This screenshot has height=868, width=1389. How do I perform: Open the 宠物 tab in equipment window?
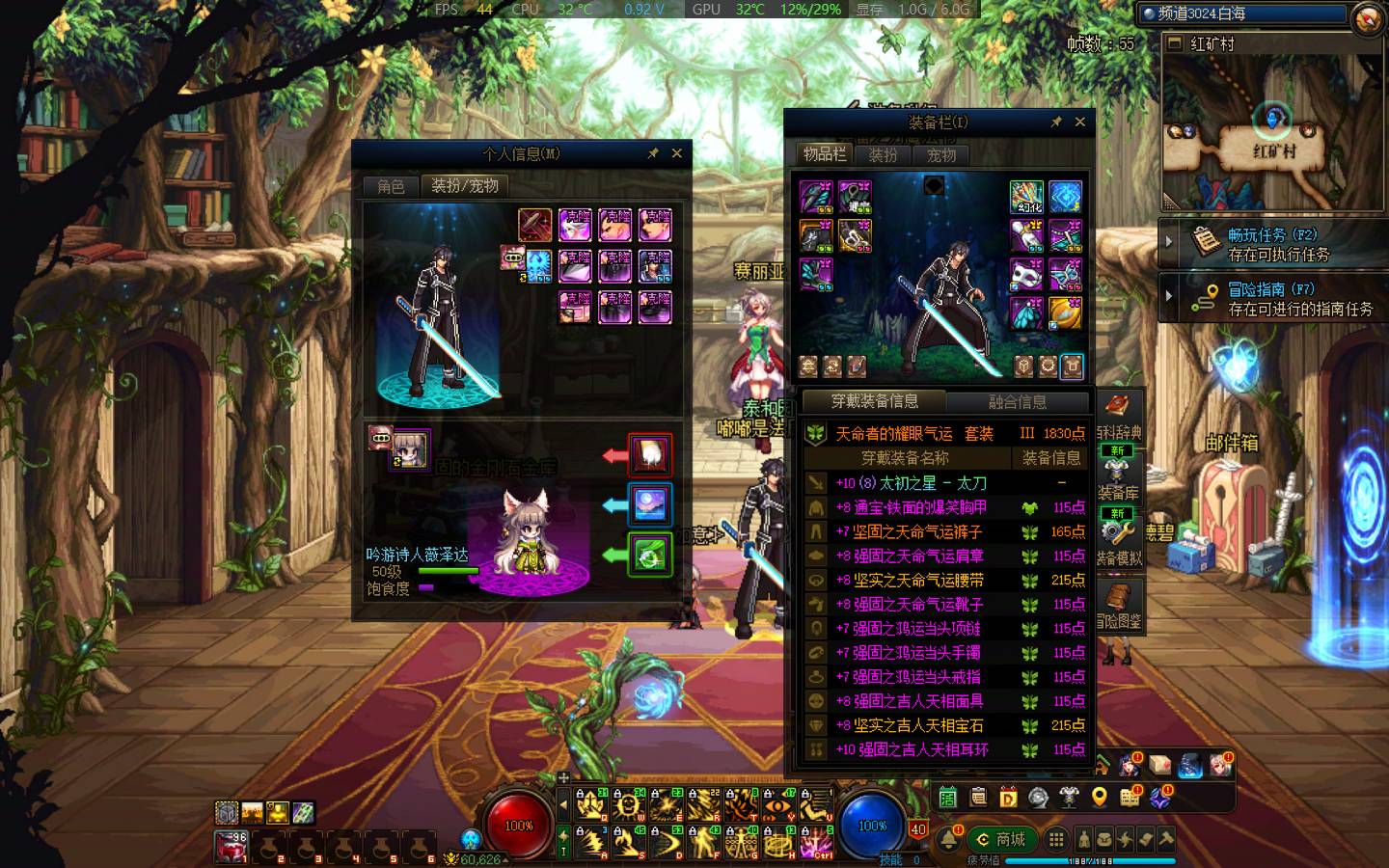pos(940,154)
